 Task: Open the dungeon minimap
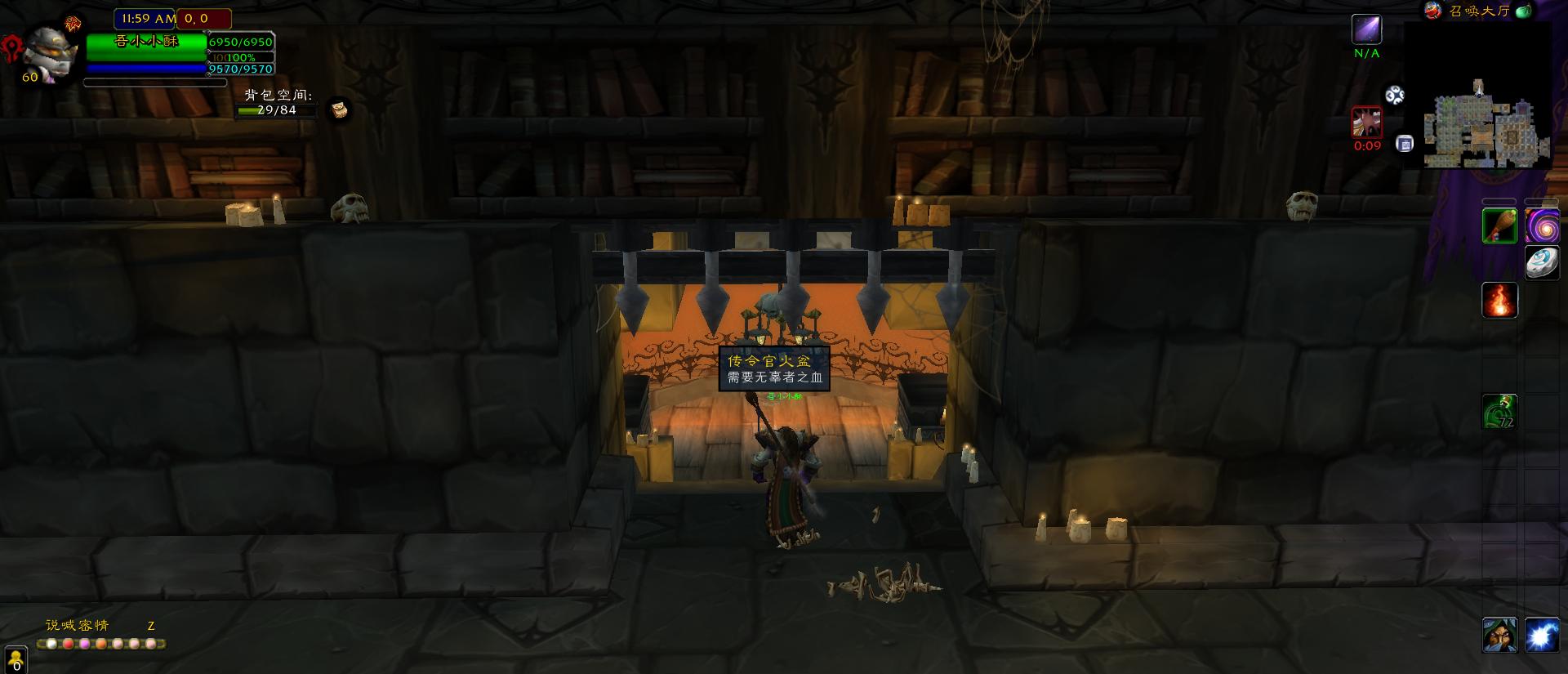click(x=1485, y=124)
